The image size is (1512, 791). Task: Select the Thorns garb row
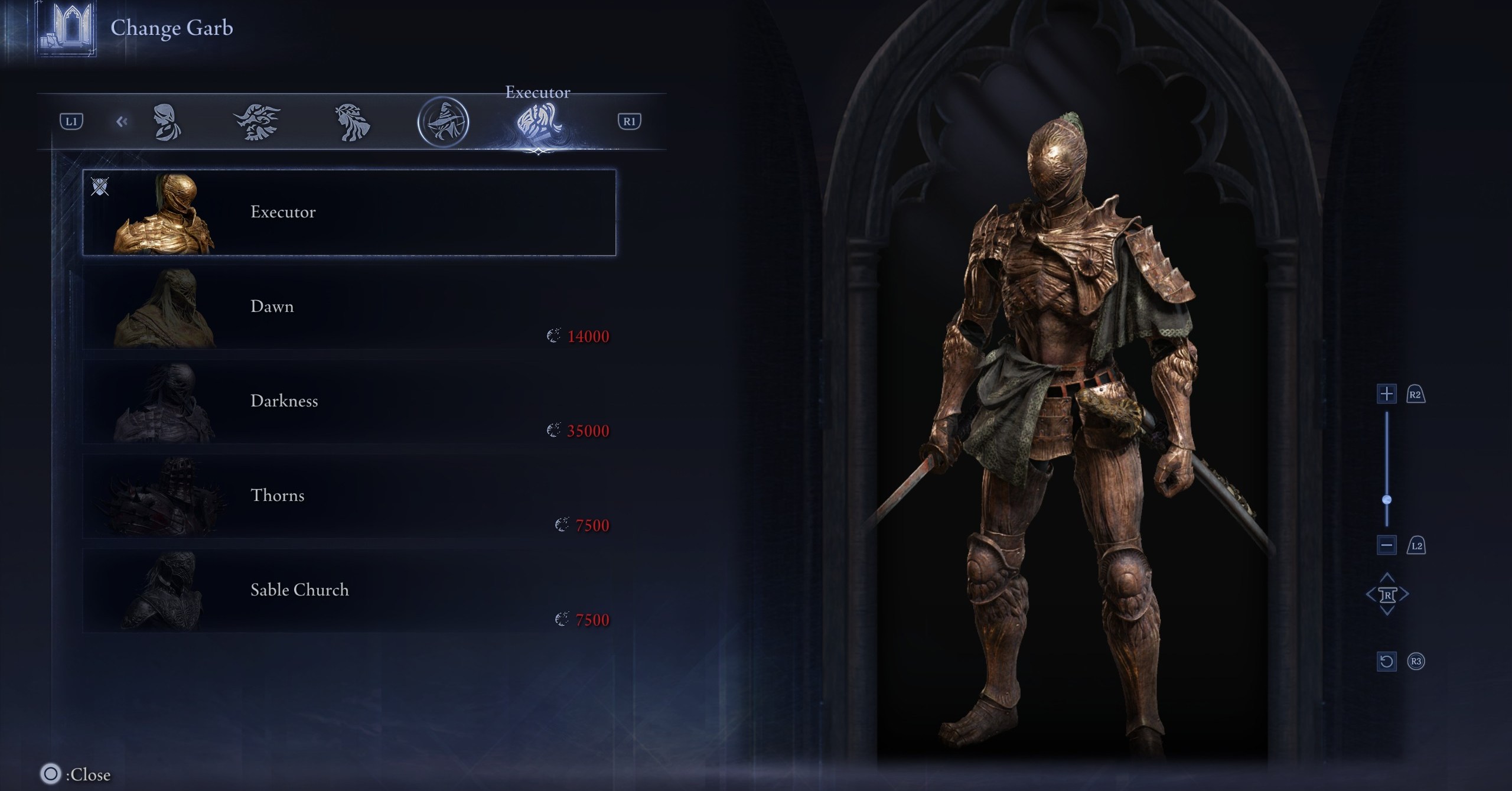click(x=348, y=496)
